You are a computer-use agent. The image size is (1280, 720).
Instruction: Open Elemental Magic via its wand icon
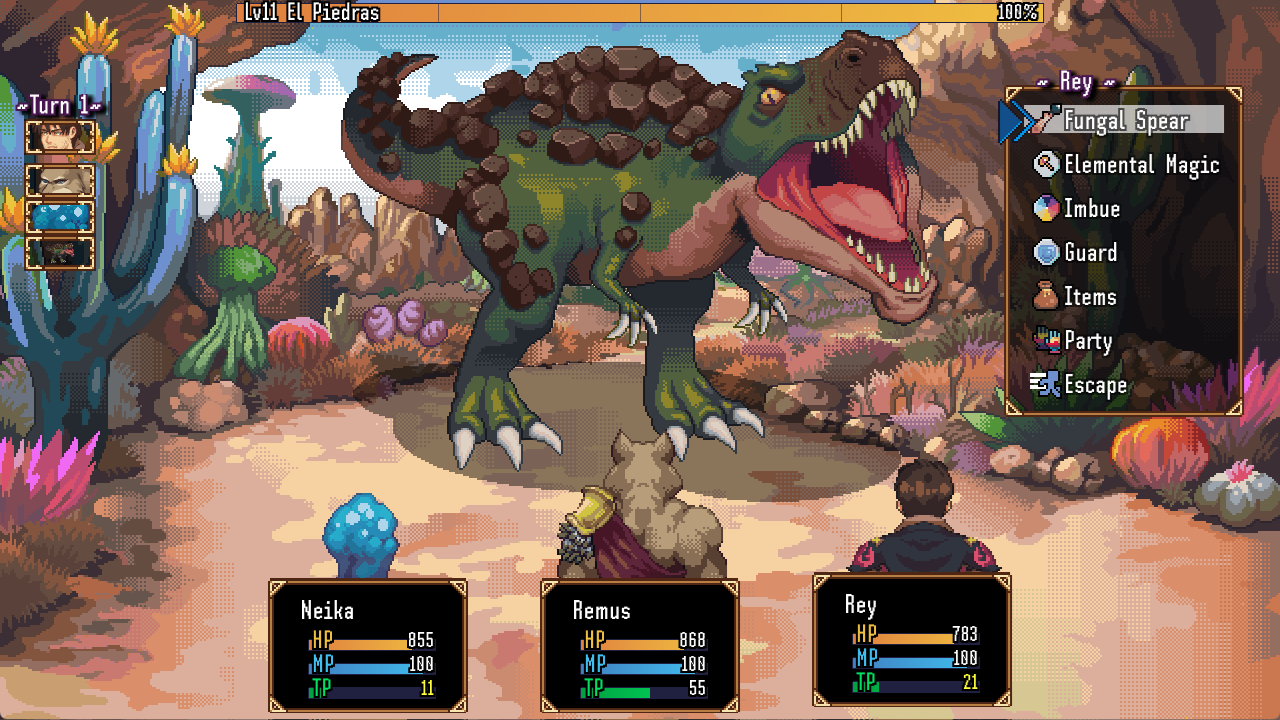[x=1043, y=164]
